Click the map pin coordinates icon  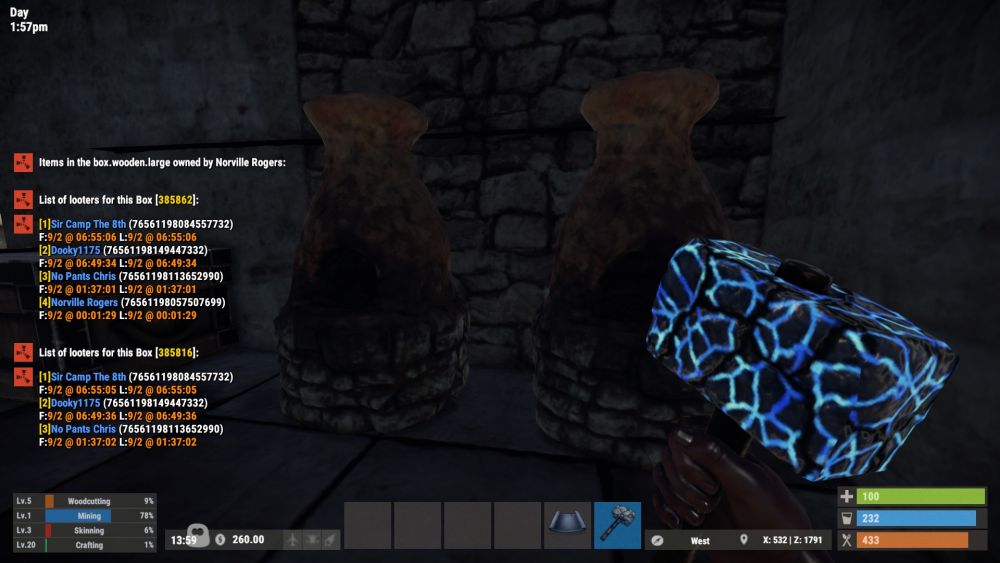pos(743,540)
